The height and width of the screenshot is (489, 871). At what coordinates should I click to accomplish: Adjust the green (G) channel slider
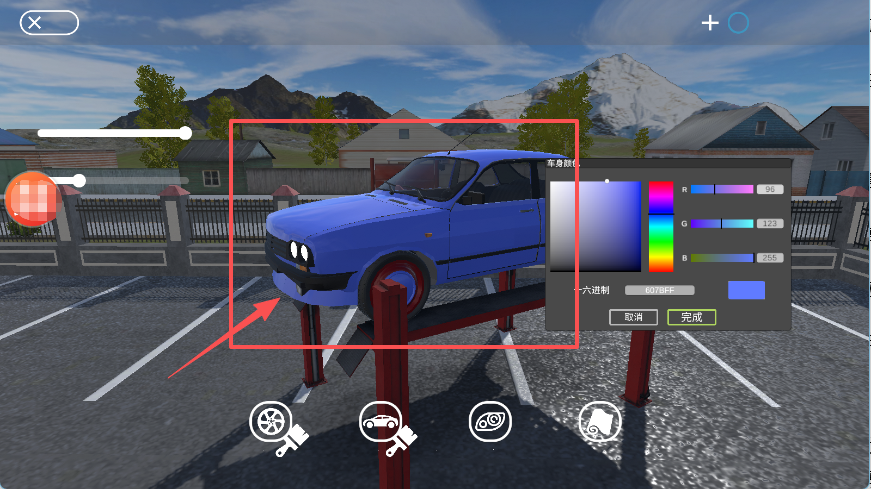coord(721,223)
